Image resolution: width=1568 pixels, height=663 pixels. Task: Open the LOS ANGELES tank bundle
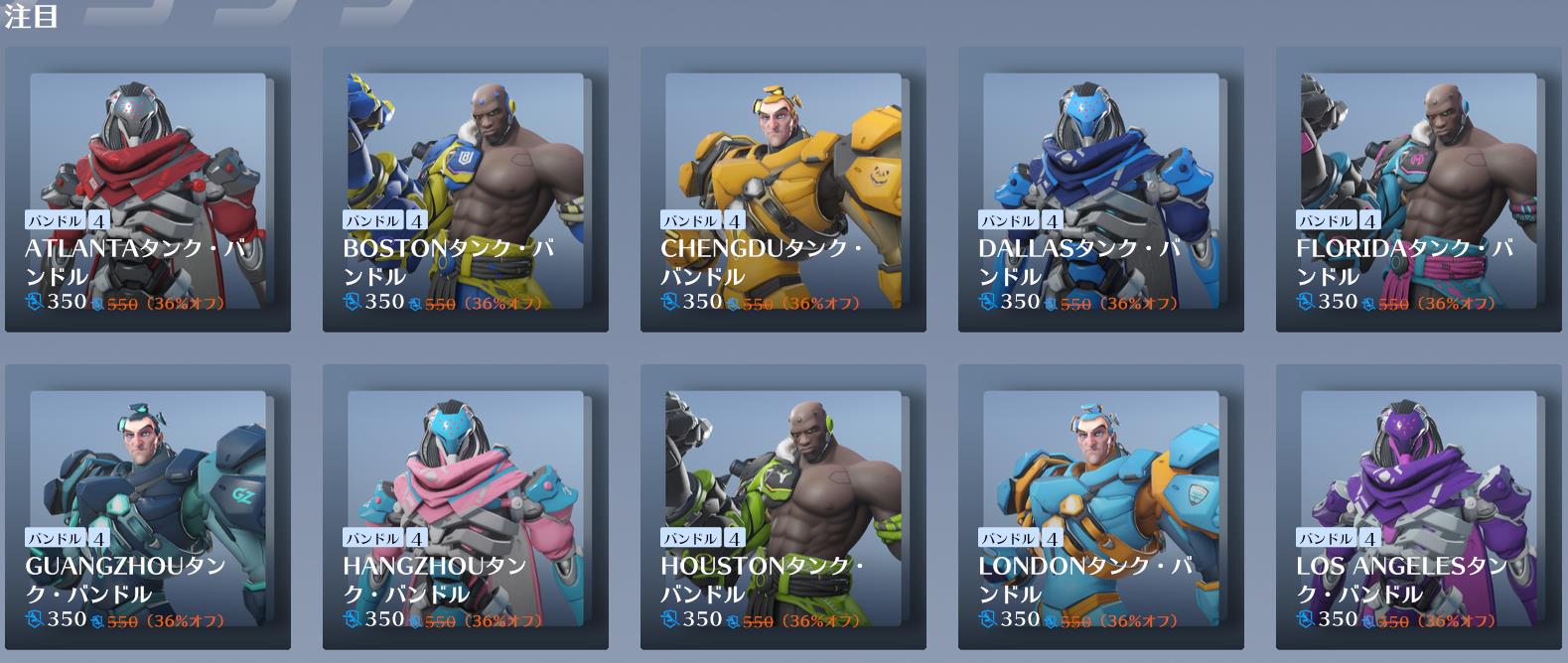[1419, 506]
